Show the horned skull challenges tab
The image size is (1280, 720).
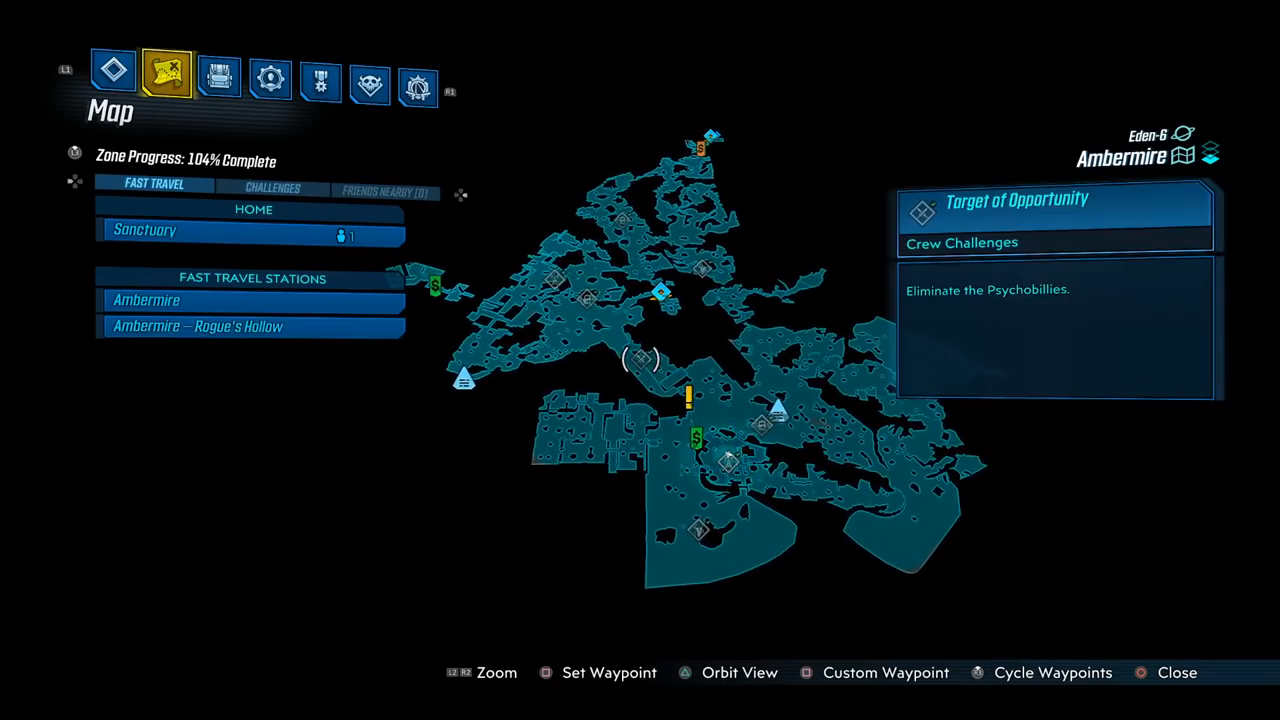click(x=370, y=85)
